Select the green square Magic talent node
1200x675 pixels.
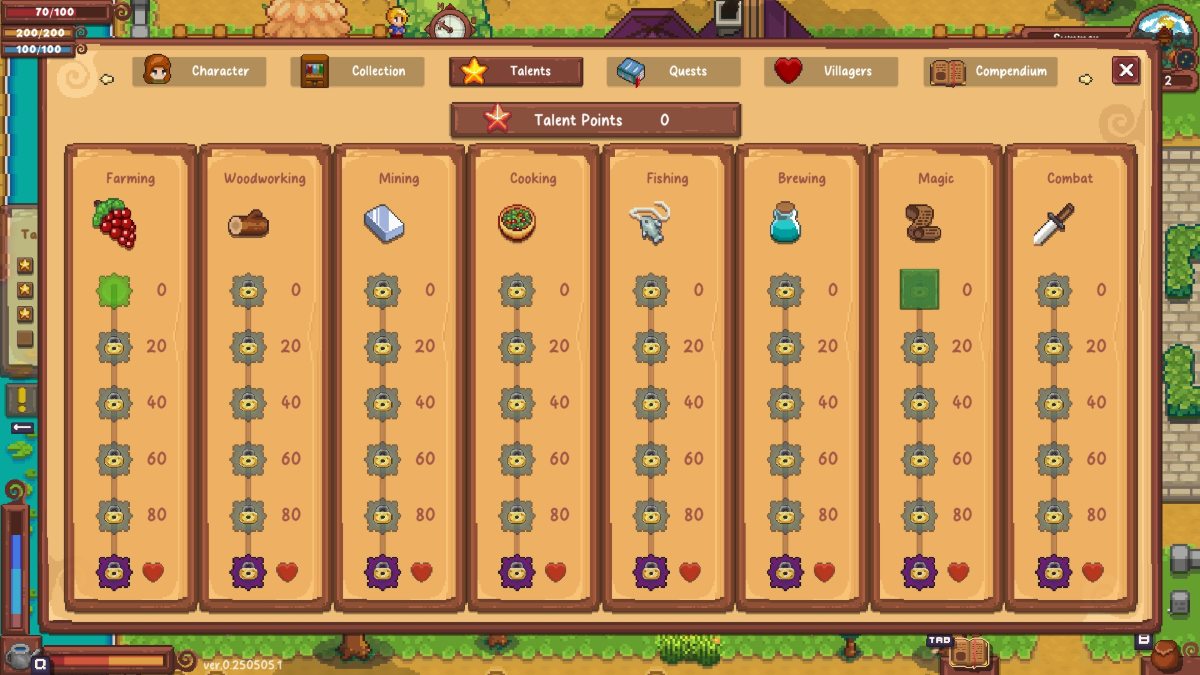coord(919,290)
